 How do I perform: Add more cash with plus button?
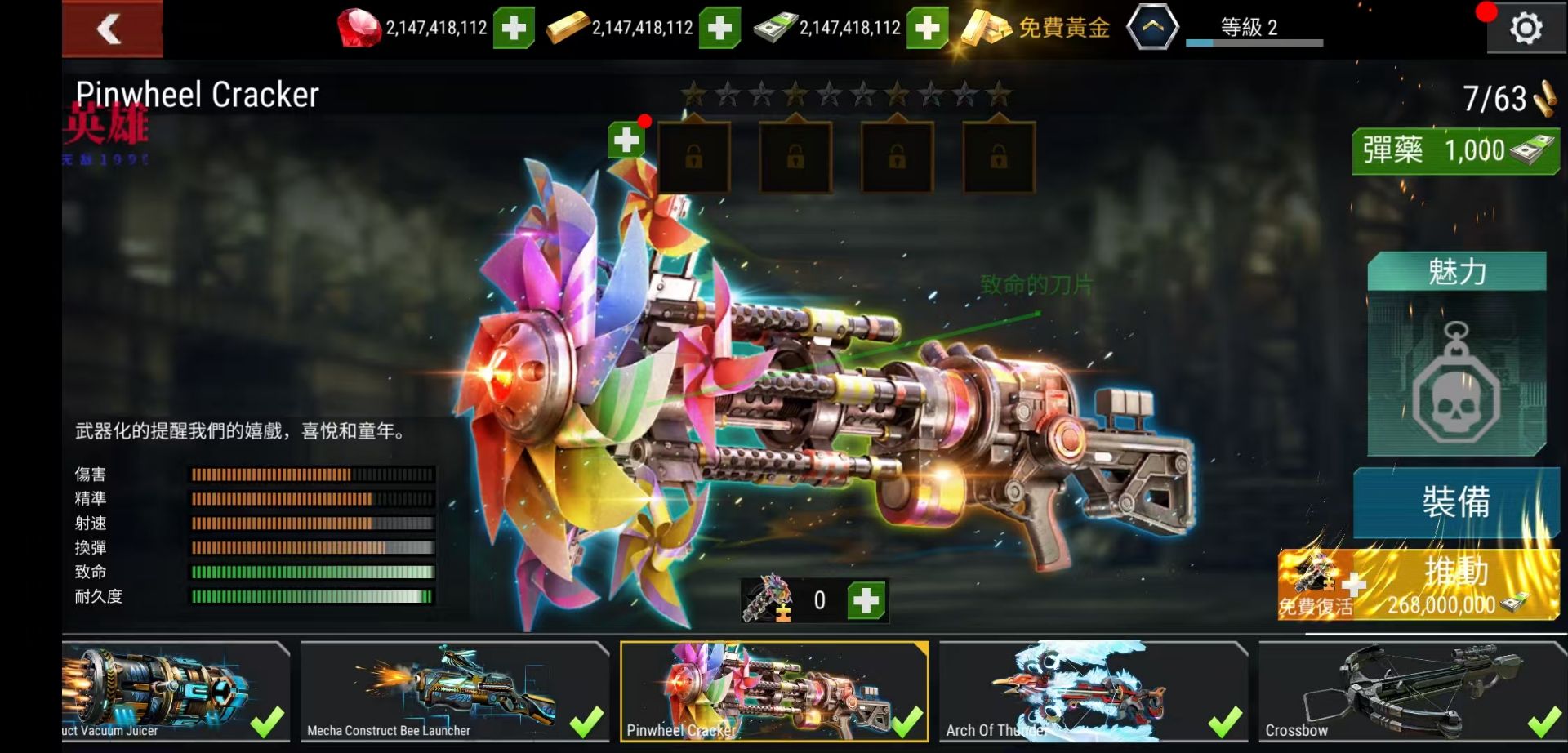927,29
